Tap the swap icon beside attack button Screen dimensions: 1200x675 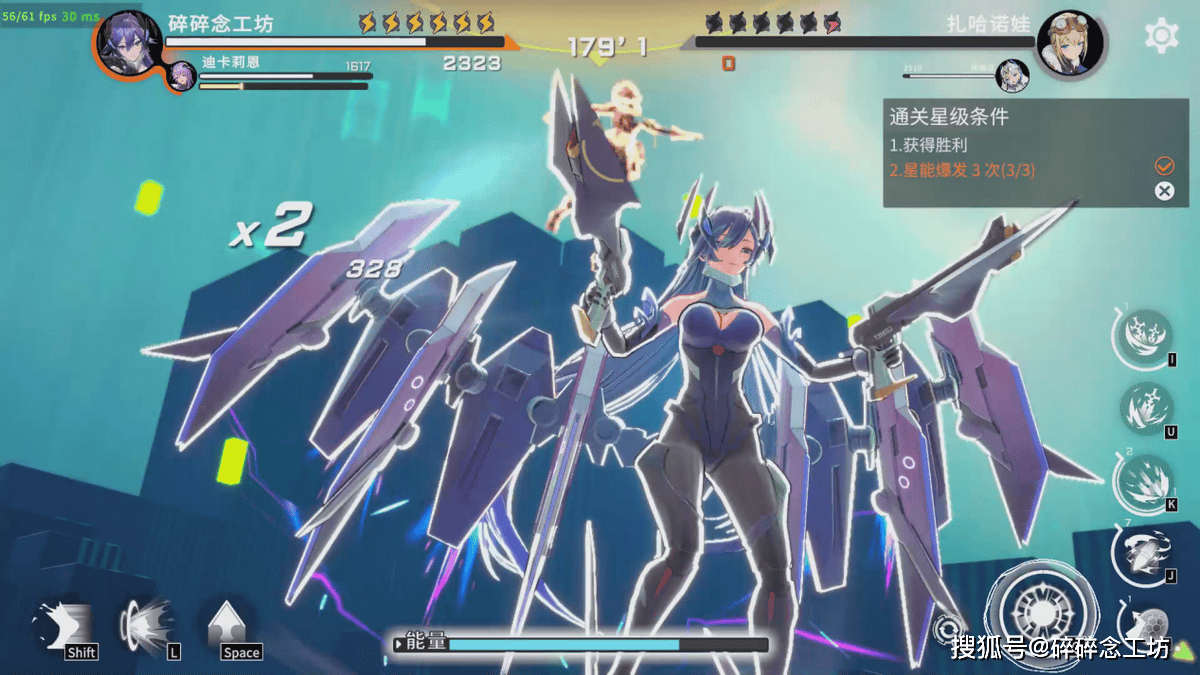(x=946, y=629)
